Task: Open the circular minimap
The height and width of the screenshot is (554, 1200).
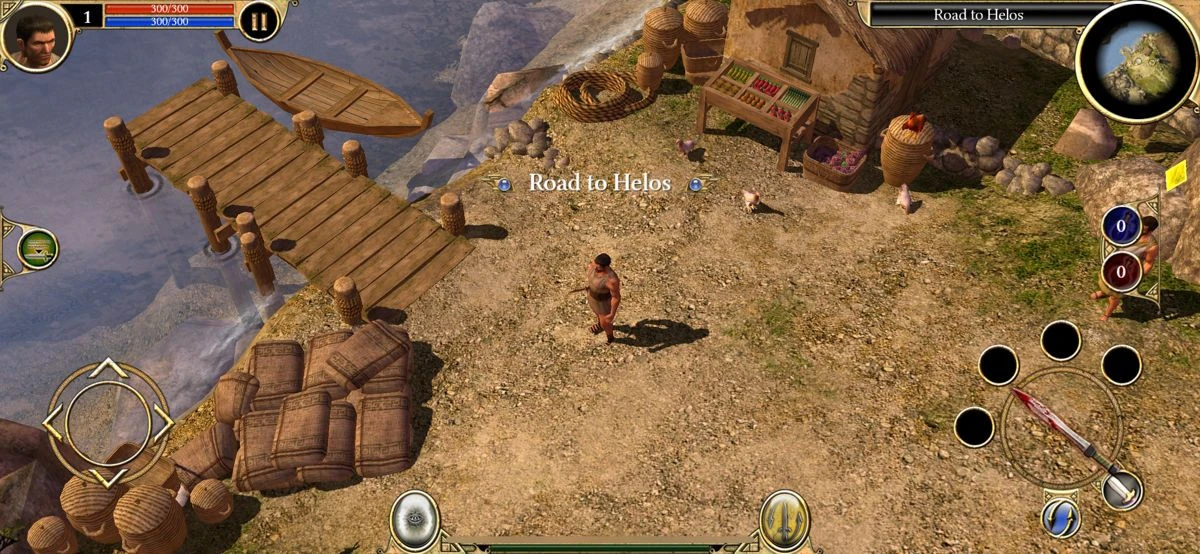Action: [1137, 50]
